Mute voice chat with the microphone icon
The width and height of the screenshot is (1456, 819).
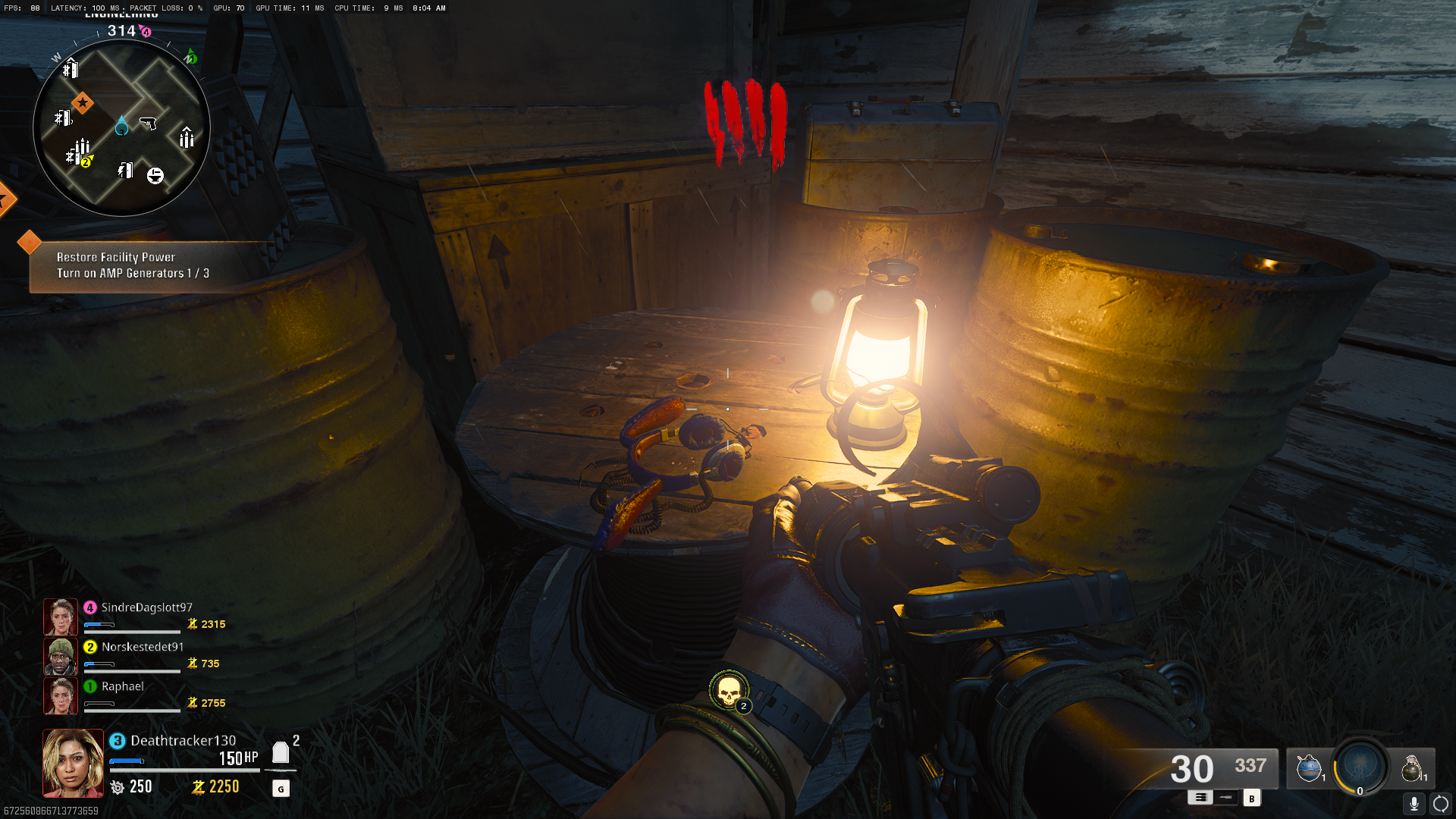click(1414, 804)
